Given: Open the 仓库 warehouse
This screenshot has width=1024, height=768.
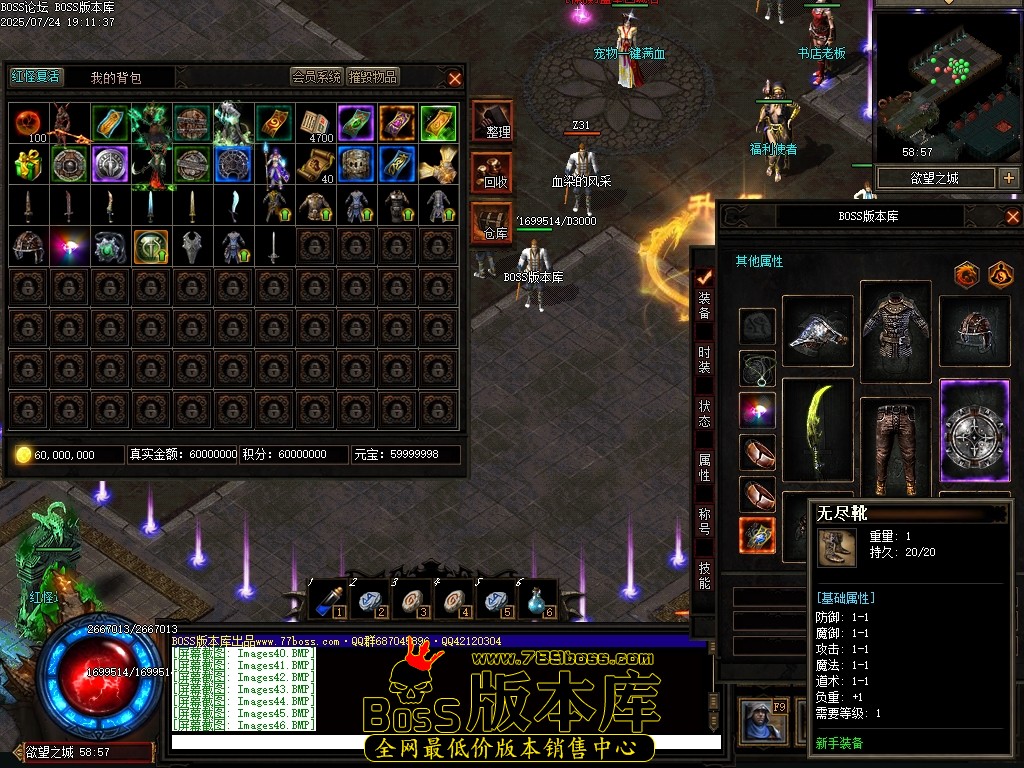Looking at the screenshot, I should click(492, 222).
